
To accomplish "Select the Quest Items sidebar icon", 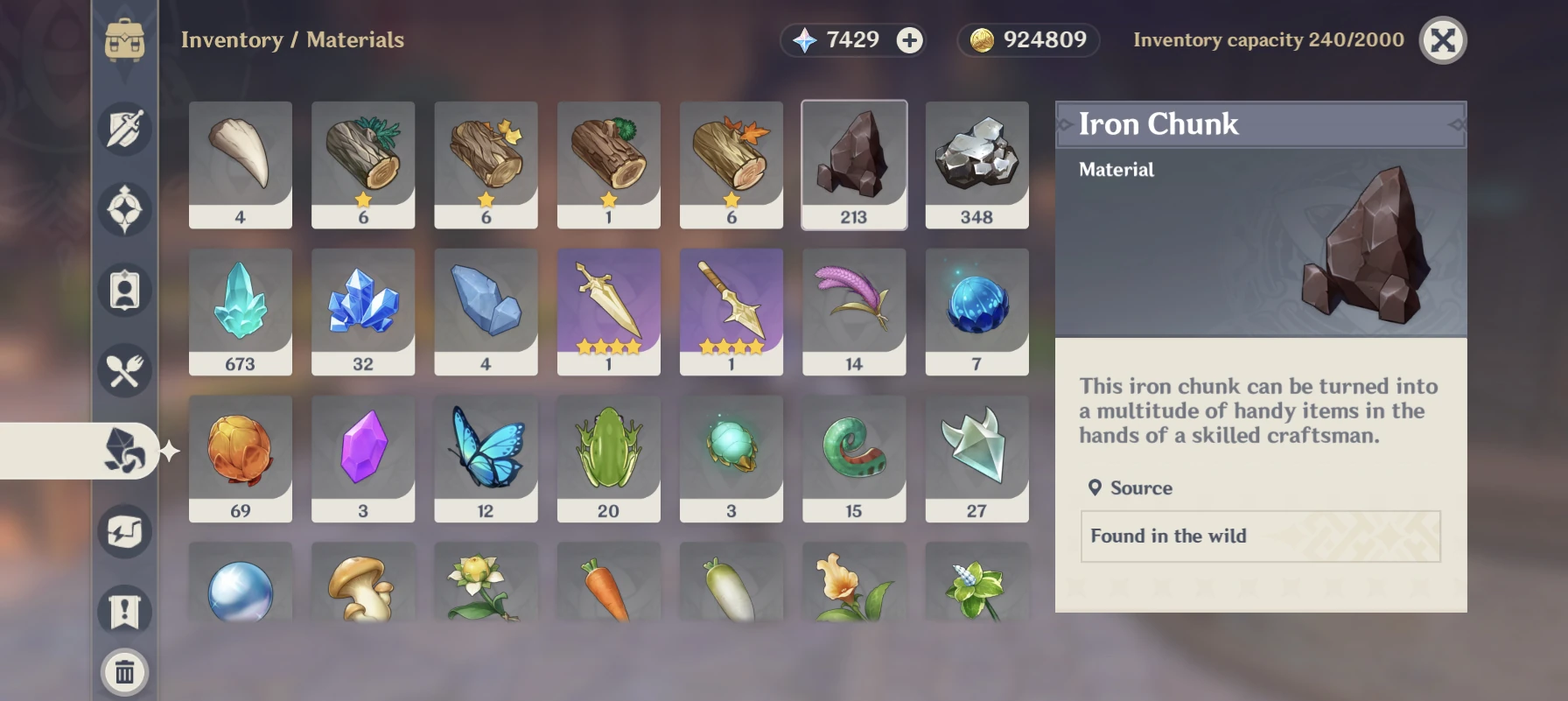I will pos(123,611).
